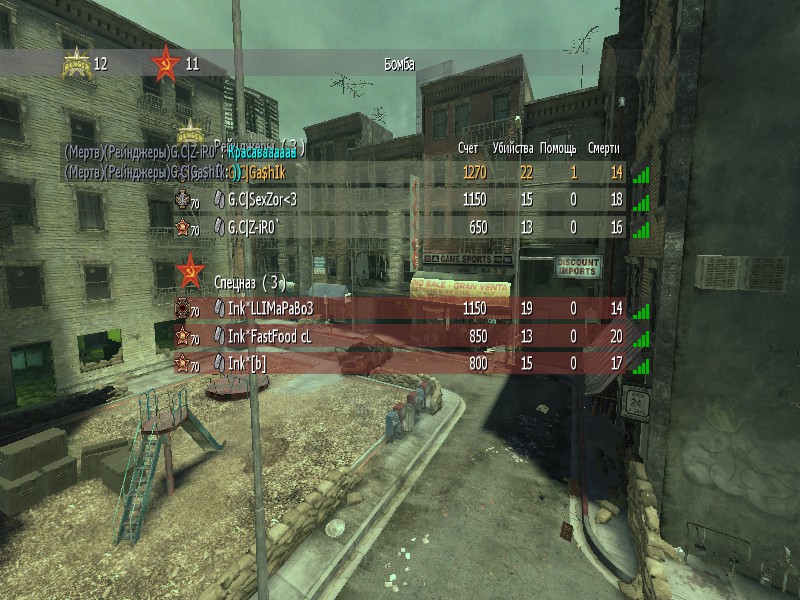This screenshot has width=800, height=600.
Task: Pick the Ink*FastFood cL player row
Action: [400, 337]
